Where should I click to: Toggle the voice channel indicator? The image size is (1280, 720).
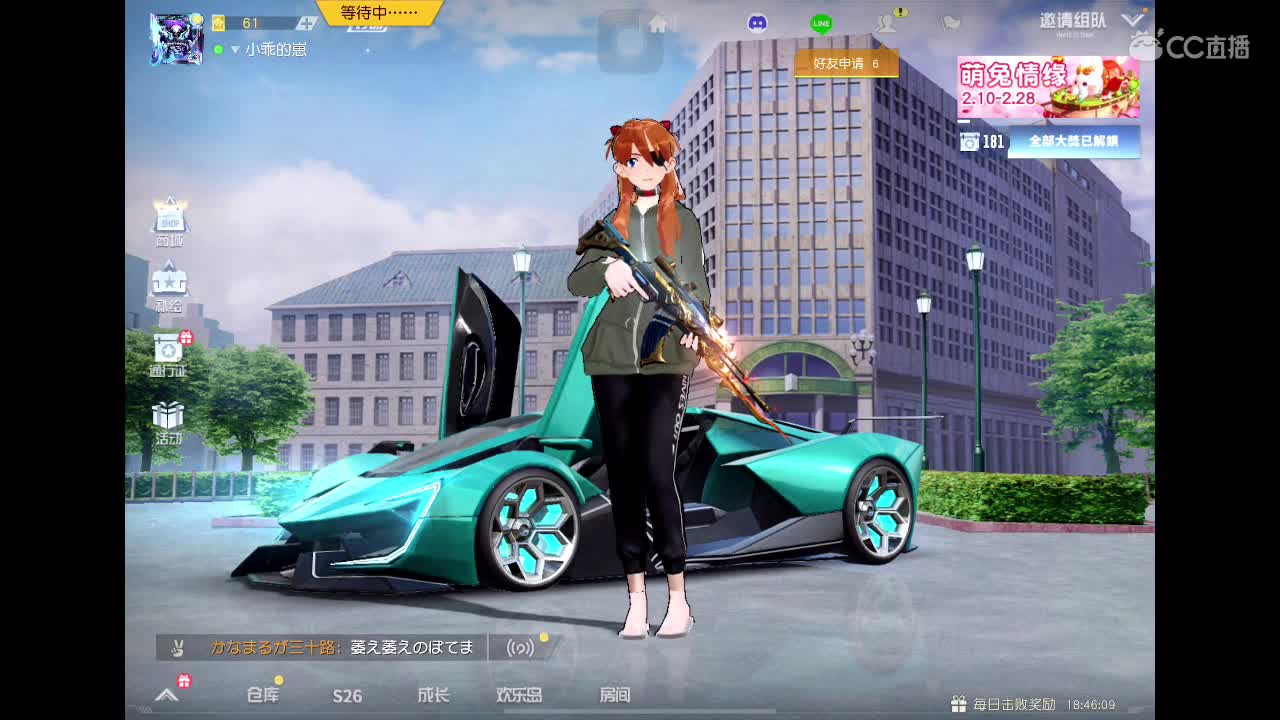coord(522,647)
